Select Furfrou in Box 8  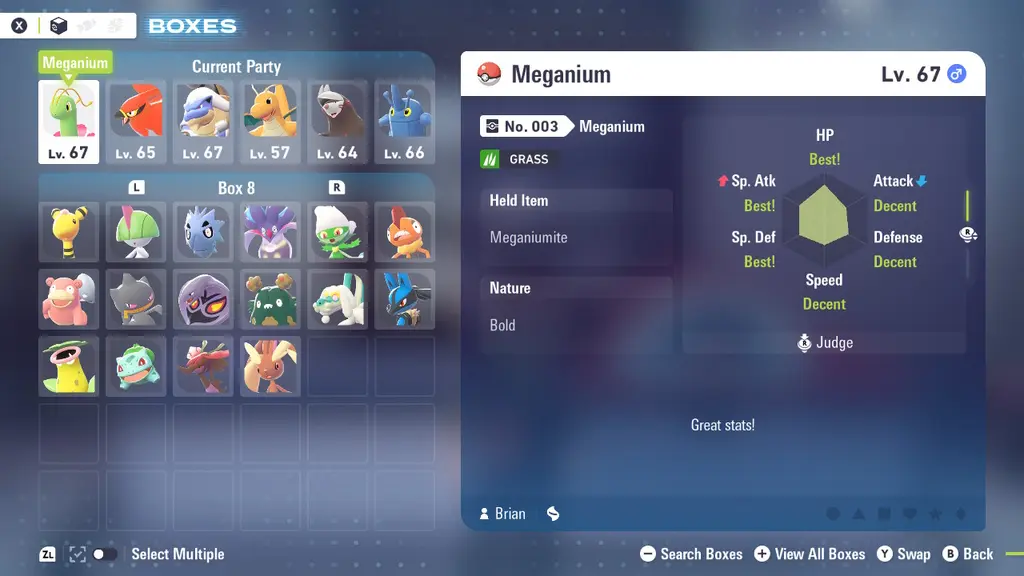click(x=337, y=298)
